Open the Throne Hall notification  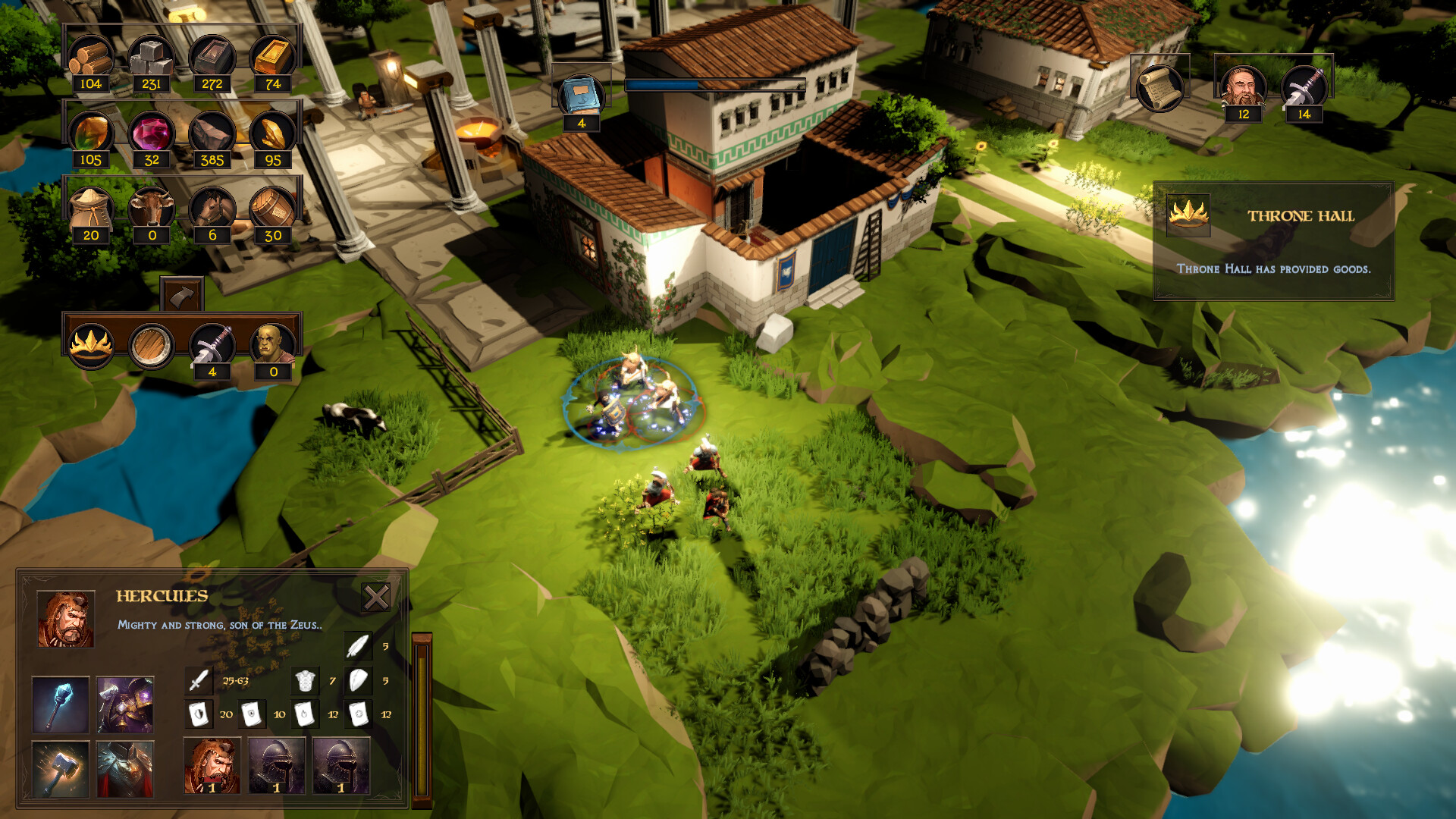pyautogui.click(x=1273, y=240)
